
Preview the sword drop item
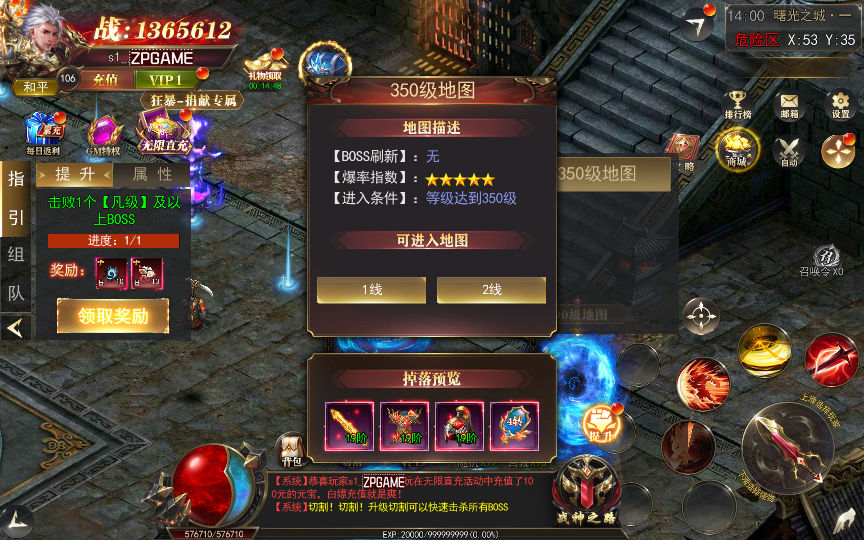350,426
